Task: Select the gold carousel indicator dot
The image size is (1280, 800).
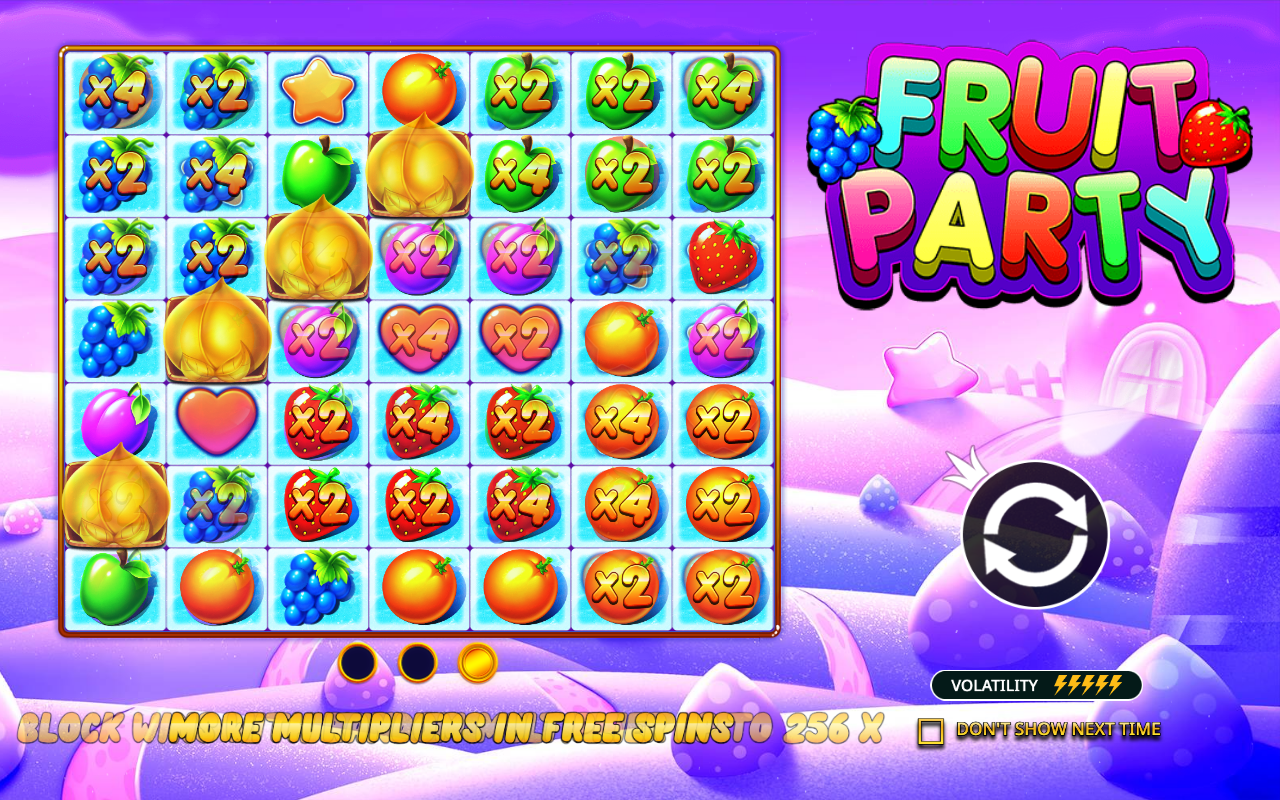Action: click(x=476, y=662)
